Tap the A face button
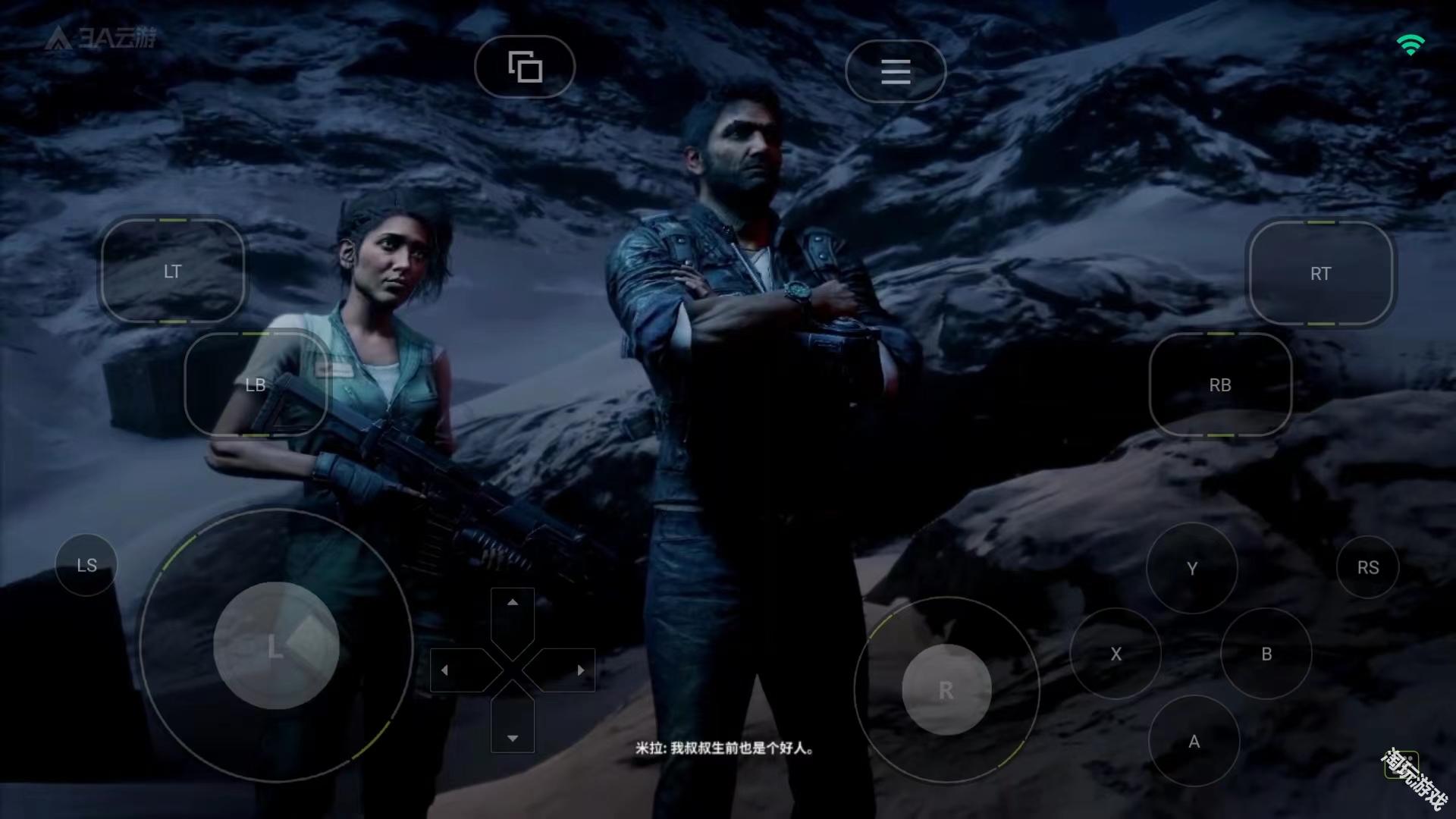The width and height of the screenshot is (1456, 819). point(1194,741)
